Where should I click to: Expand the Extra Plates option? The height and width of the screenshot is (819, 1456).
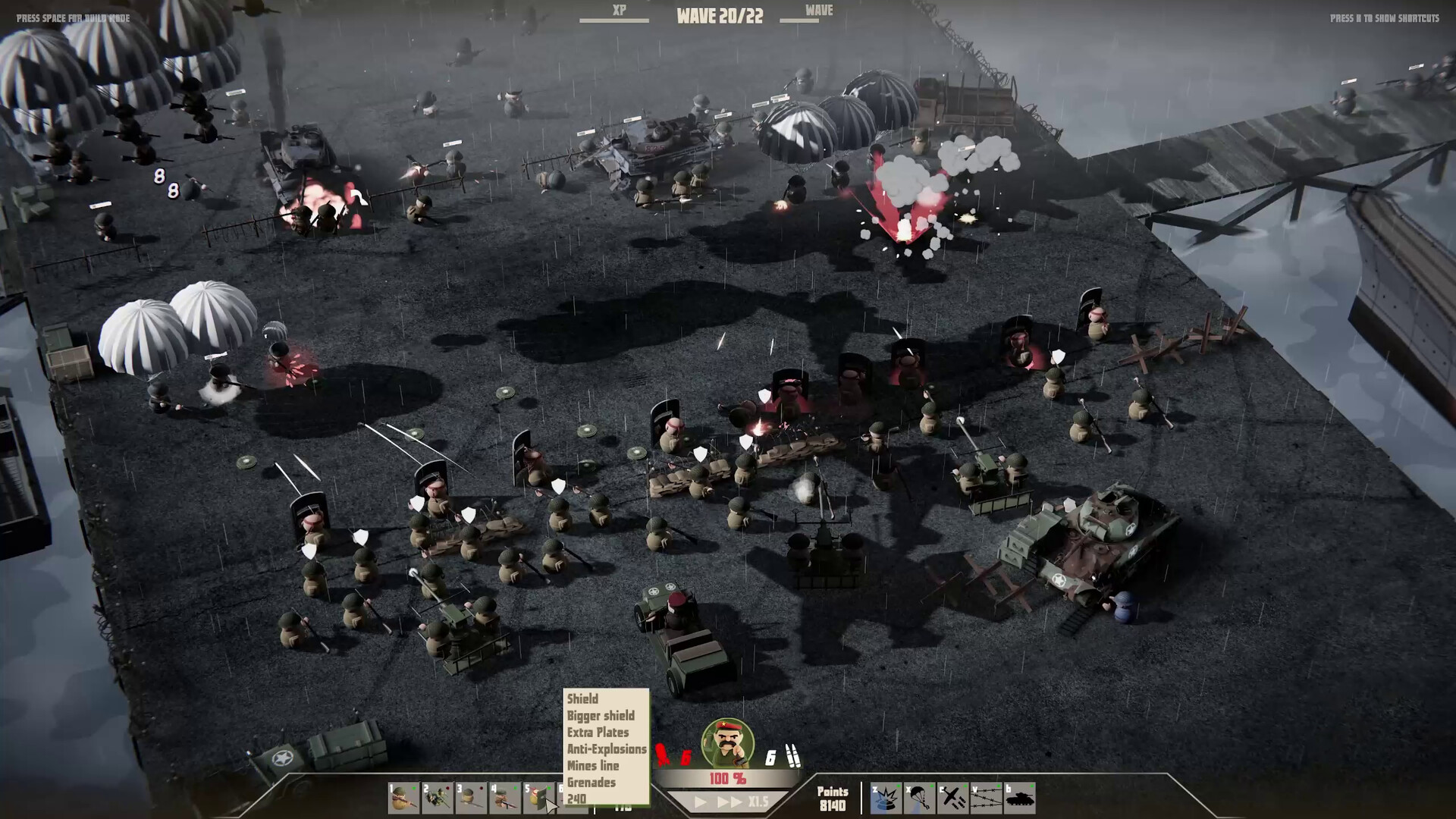[597, 733]
